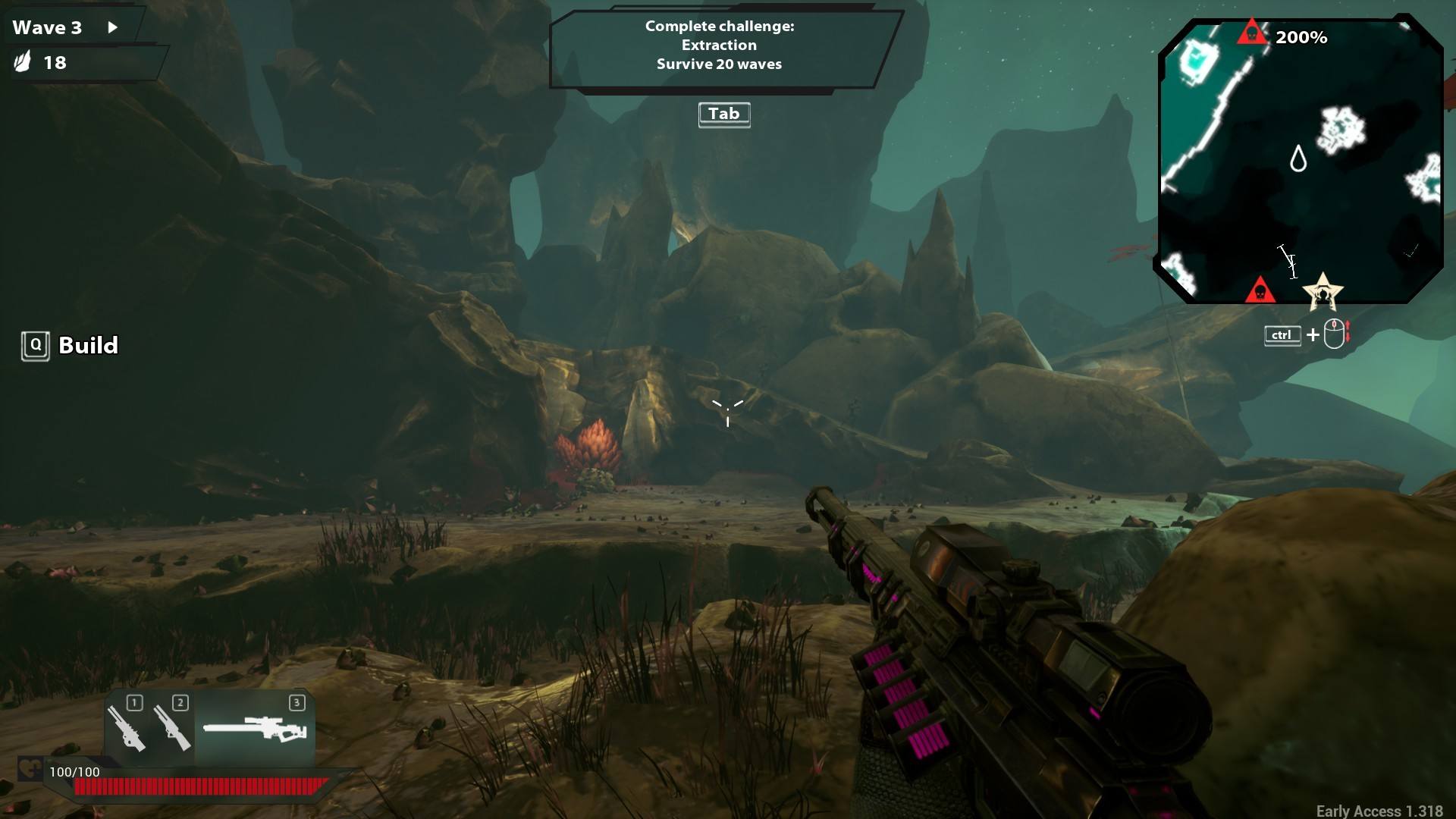Open the minimap
The image size is (1456, 819).
[x=1298, y=161]
